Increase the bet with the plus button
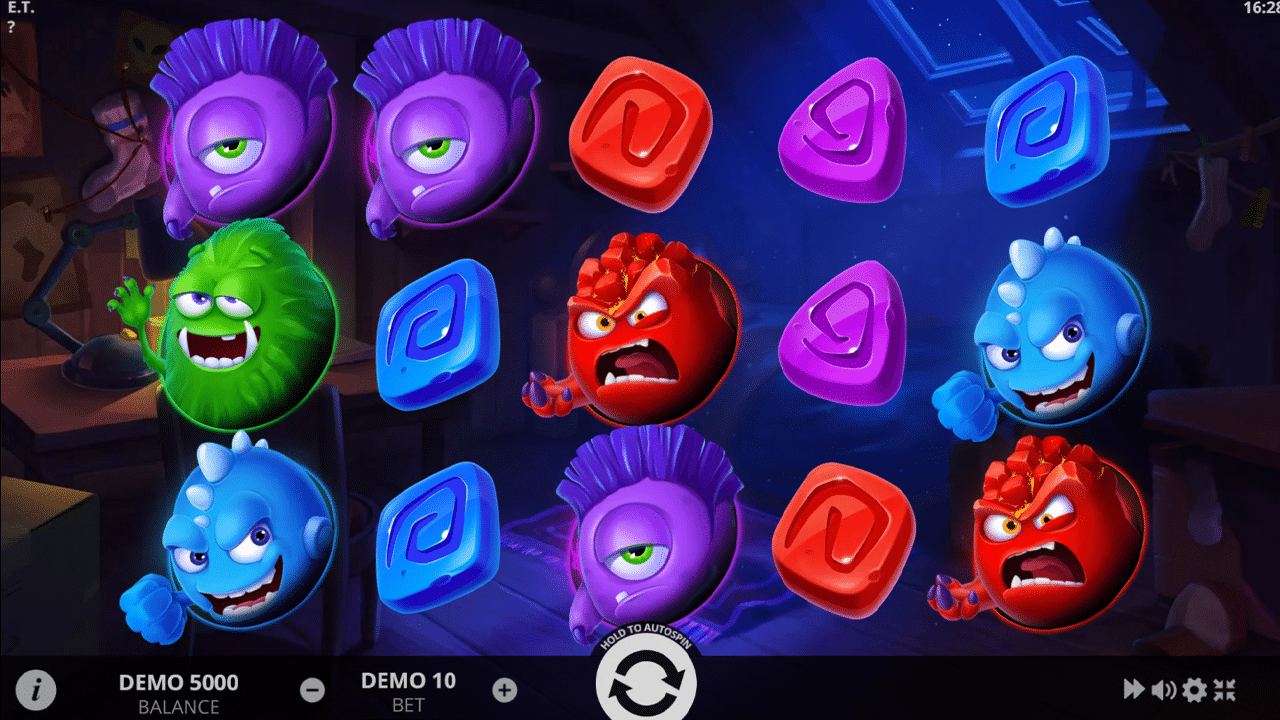 505,689
